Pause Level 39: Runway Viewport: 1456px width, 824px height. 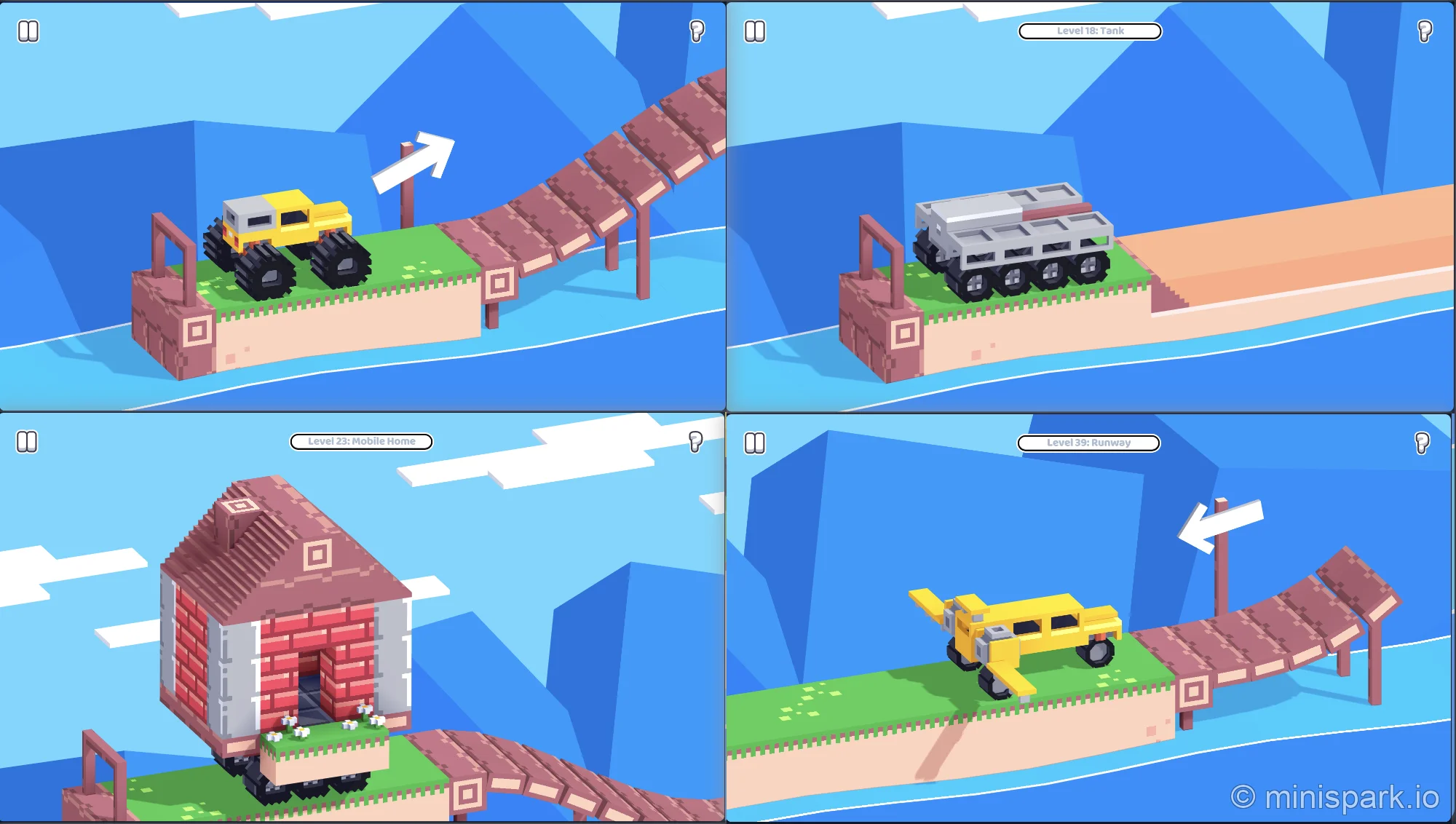click(x=753, y=442)
